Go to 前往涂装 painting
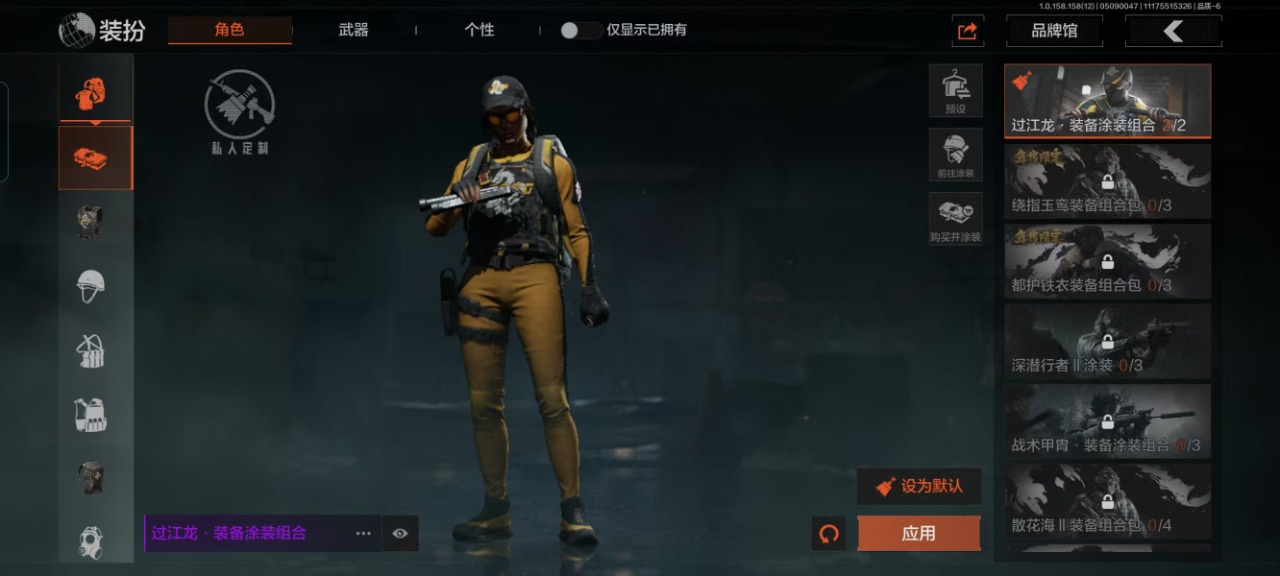The width and height of the screenshot is (1280, 576). pos(955,155)
